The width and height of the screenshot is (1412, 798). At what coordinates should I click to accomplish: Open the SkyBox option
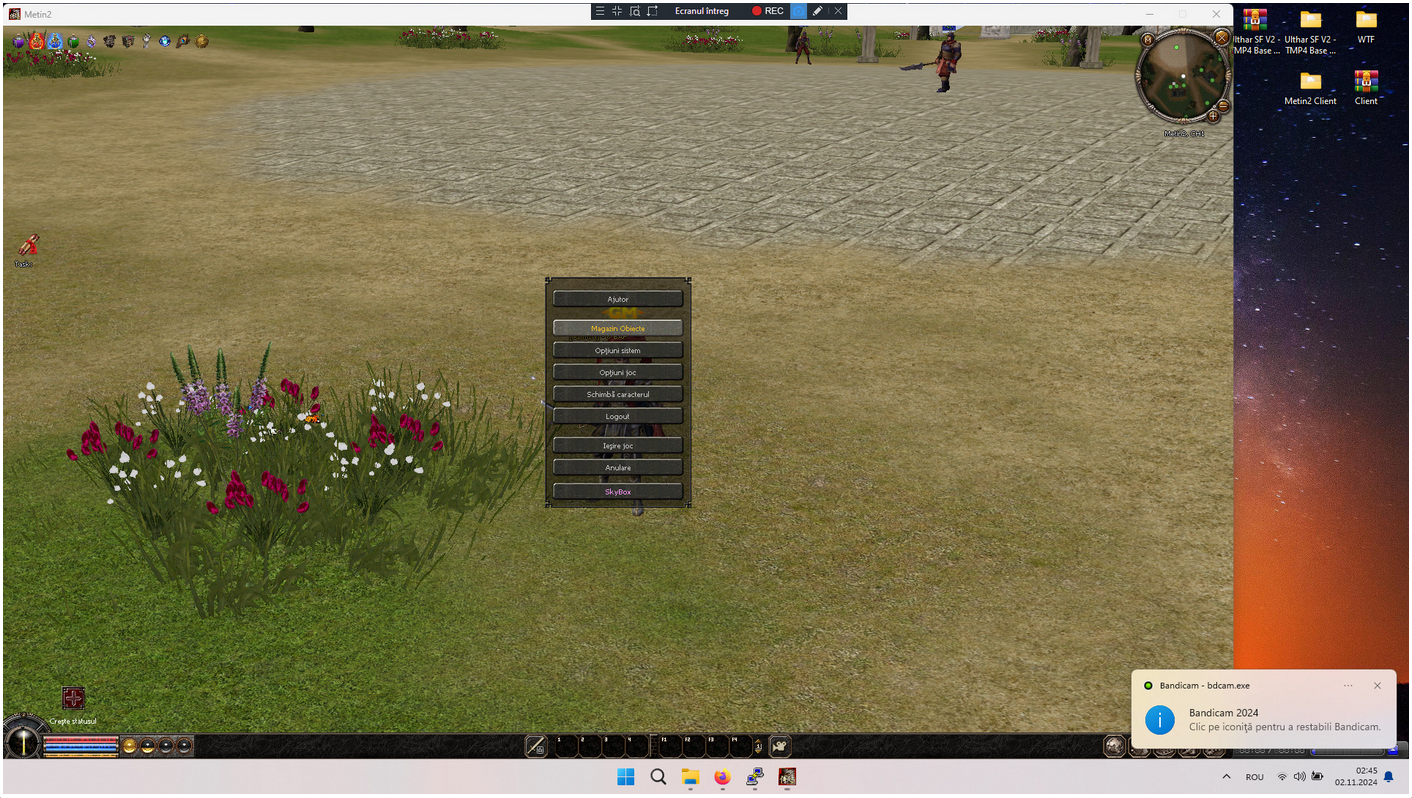coord(618,491)
